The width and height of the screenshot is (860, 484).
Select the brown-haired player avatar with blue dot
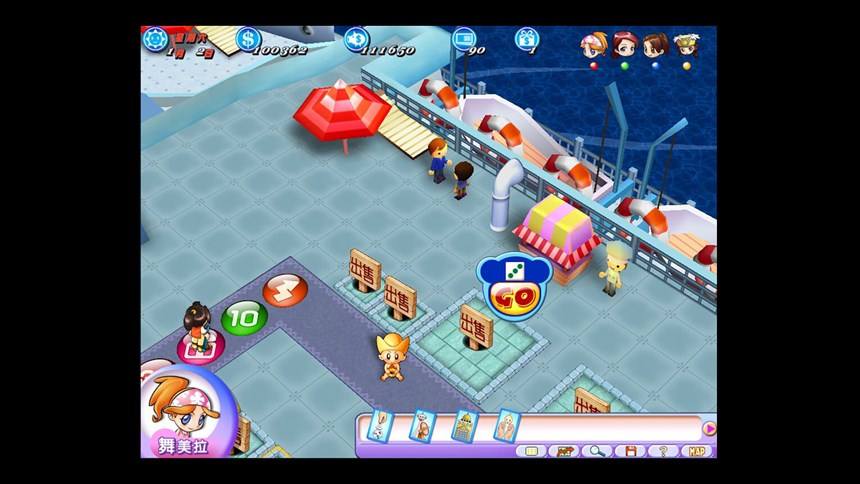[655, 46]
